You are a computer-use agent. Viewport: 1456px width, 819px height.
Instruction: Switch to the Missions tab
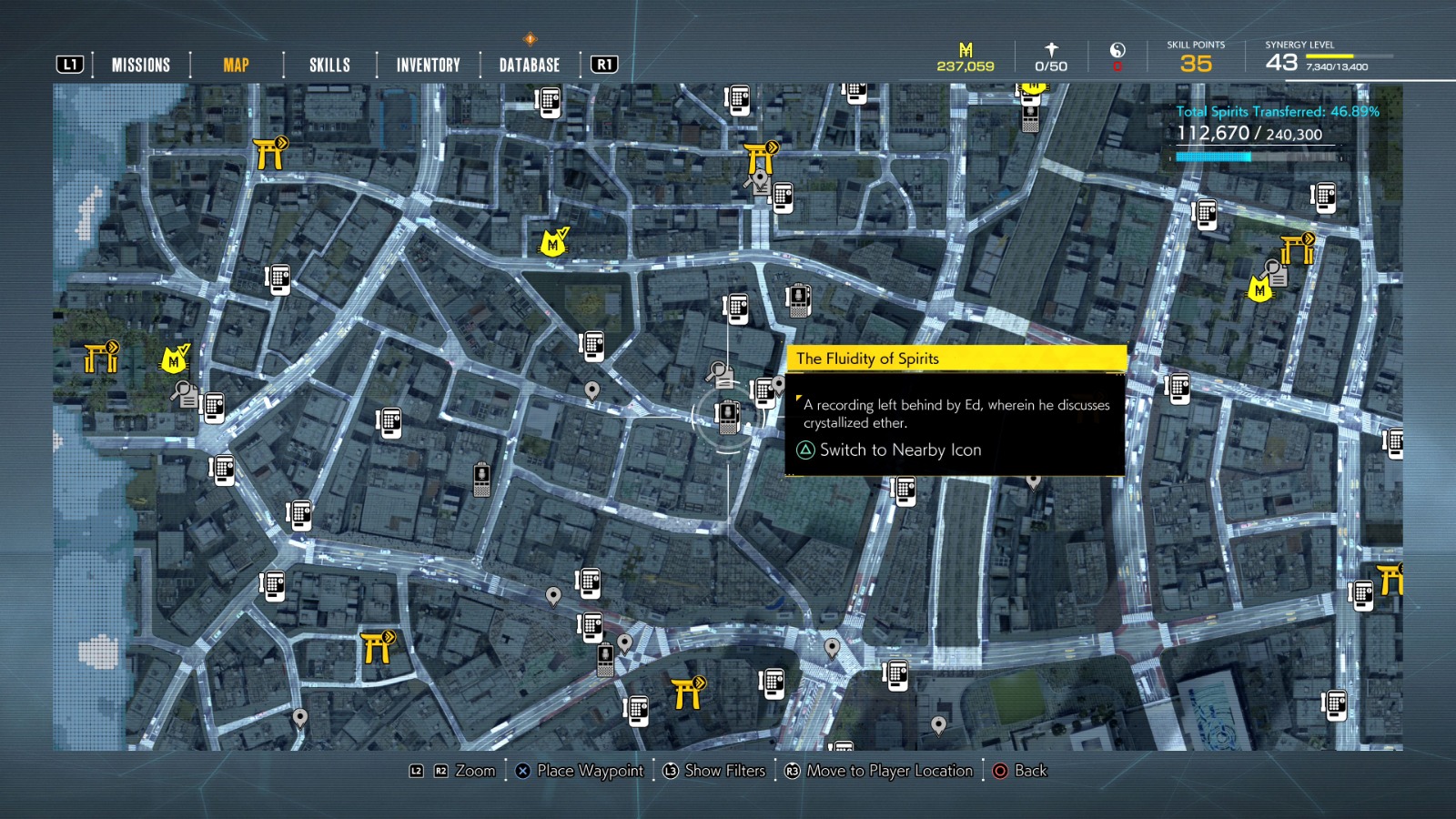139,64
